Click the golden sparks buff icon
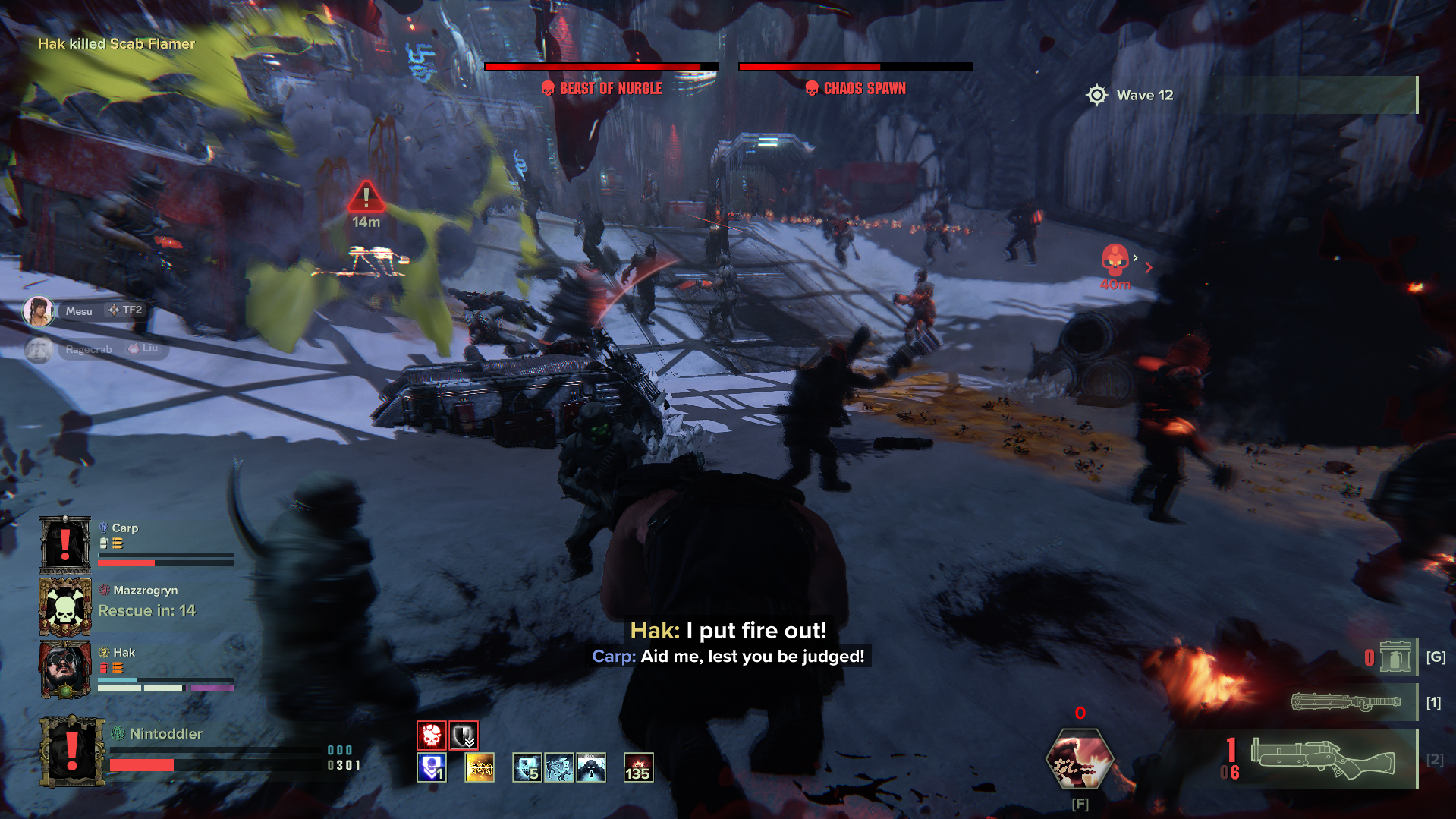Screen dimensions: 1456x819 pos(480,767)
